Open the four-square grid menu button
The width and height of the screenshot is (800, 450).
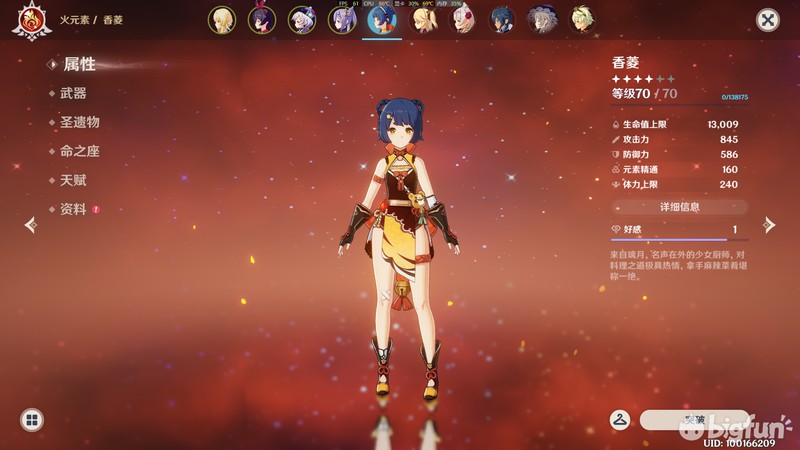31,420
